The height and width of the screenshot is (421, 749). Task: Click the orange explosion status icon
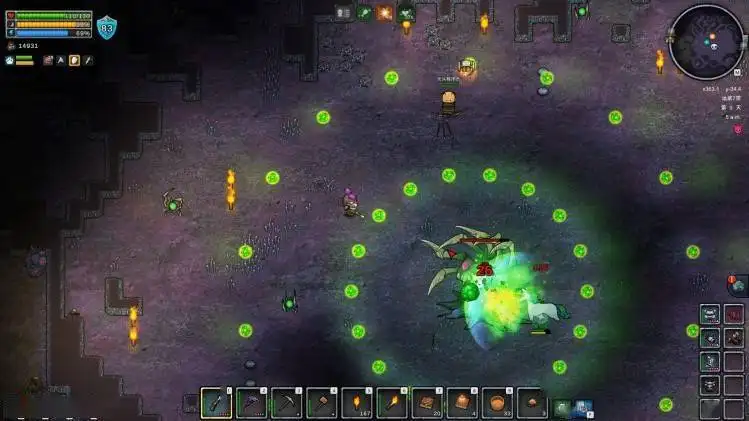click(x=385, y=13)
